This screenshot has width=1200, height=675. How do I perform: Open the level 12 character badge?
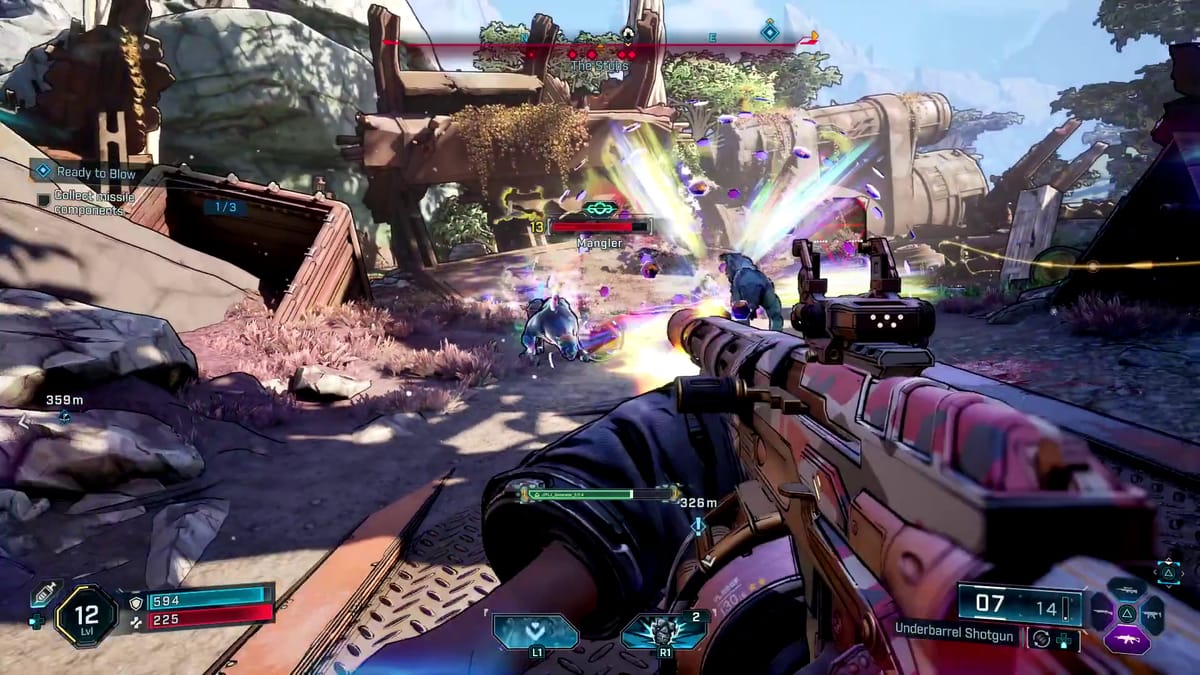pyautogui.click(x=87, y=615)
